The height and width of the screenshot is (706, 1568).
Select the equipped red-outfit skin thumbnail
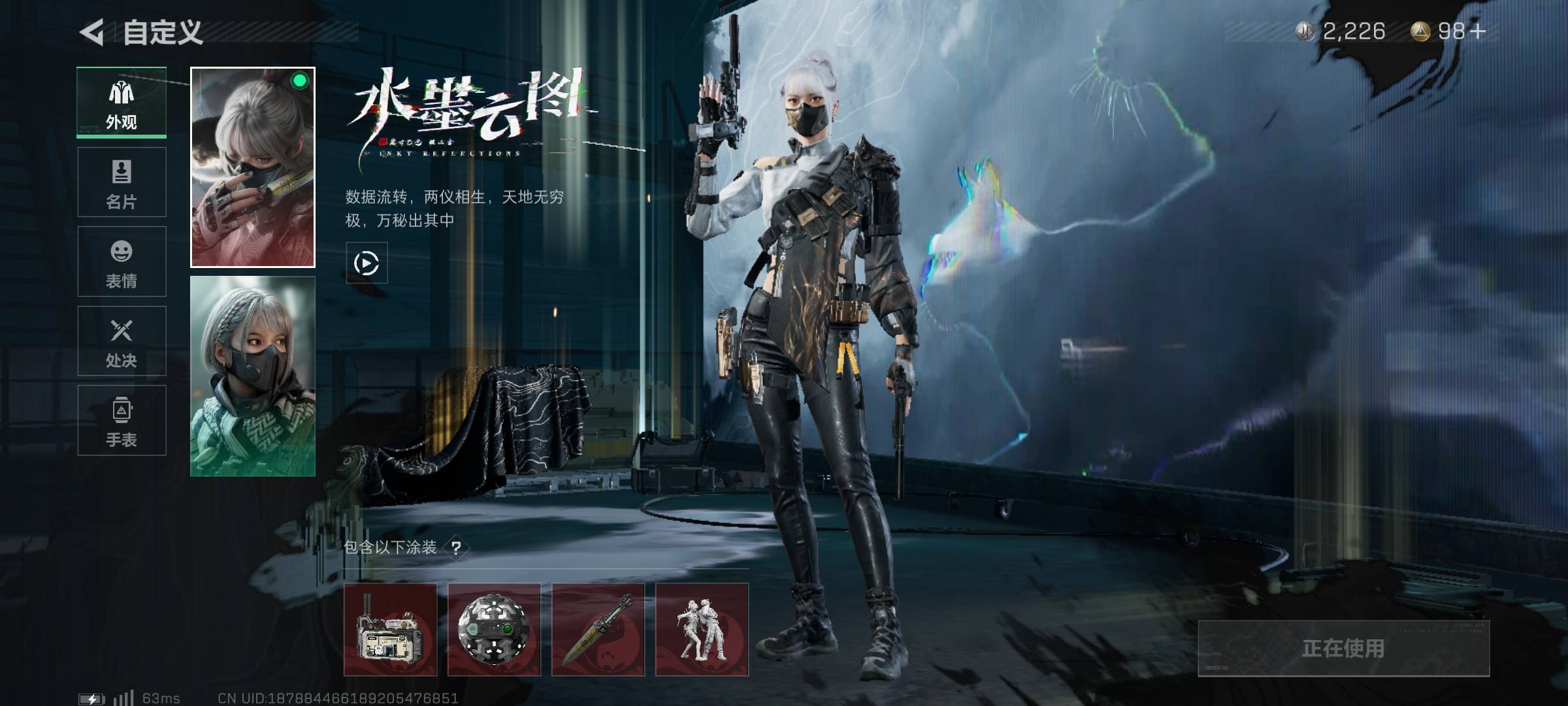click(253, 167)
